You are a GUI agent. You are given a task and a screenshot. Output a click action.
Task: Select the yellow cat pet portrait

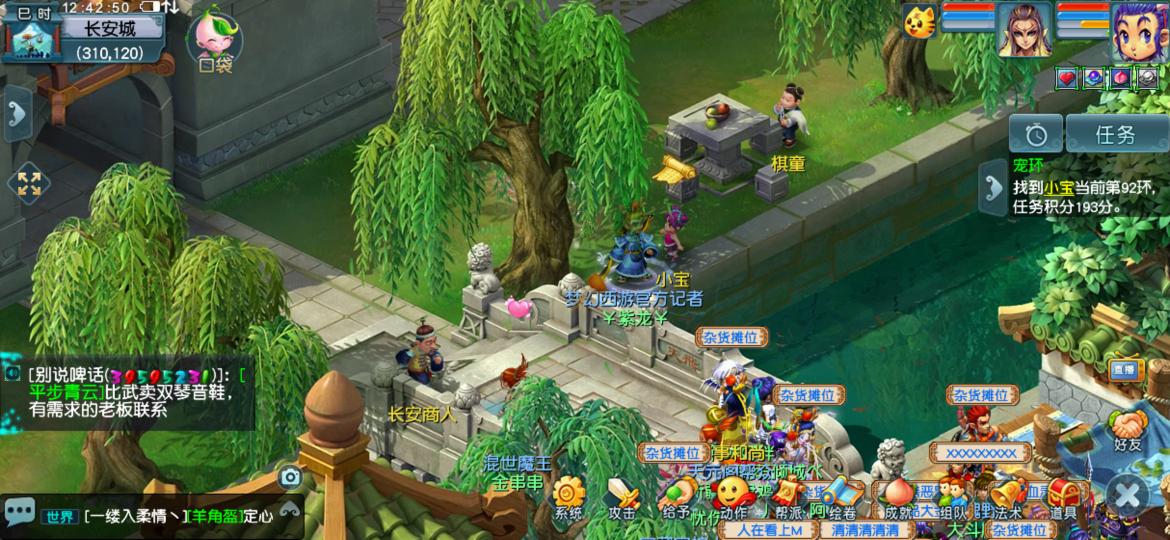(919, 22)
